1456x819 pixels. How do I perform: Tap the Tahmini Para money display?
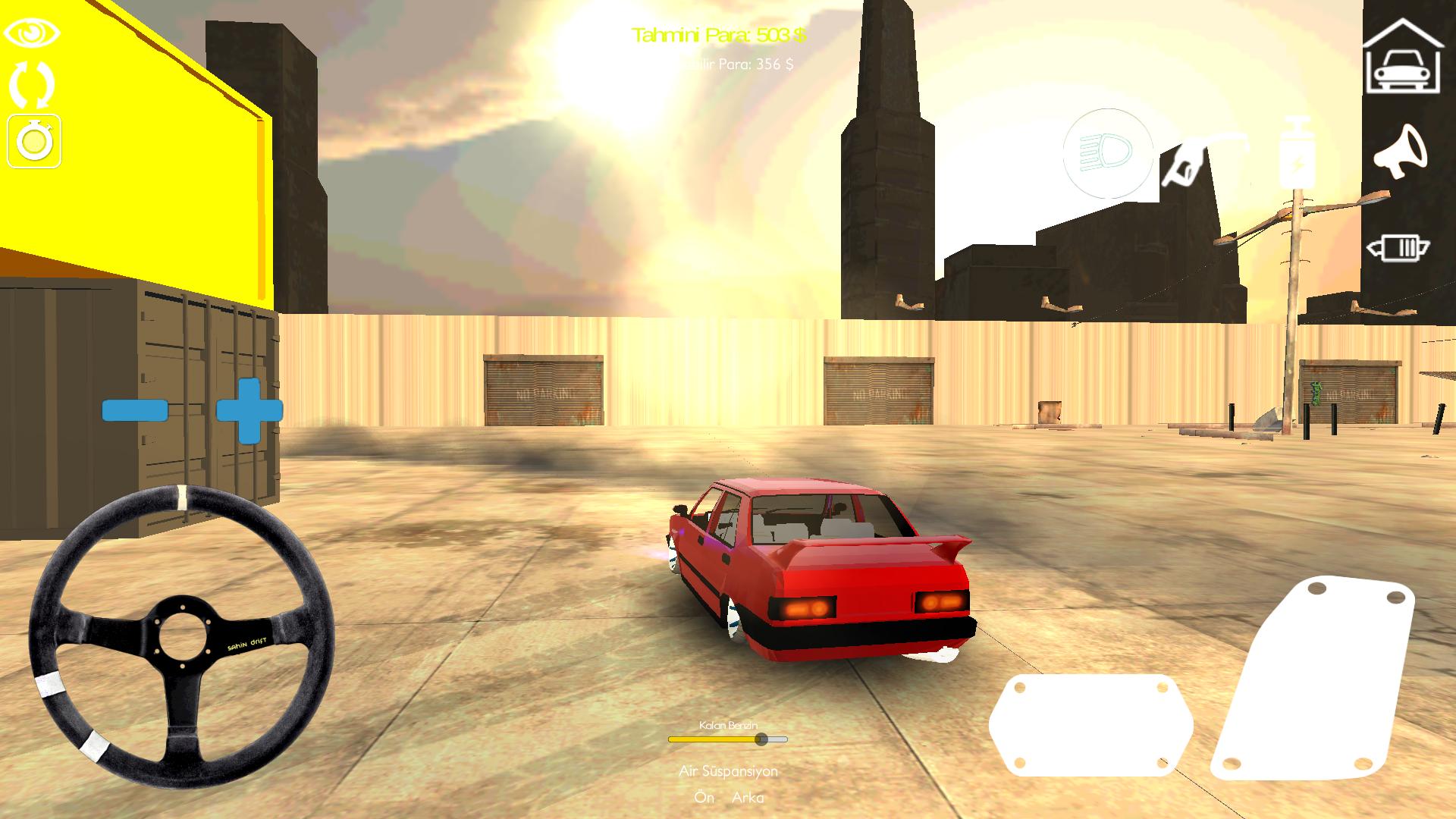pyautogui.click(x=719, y=34)
